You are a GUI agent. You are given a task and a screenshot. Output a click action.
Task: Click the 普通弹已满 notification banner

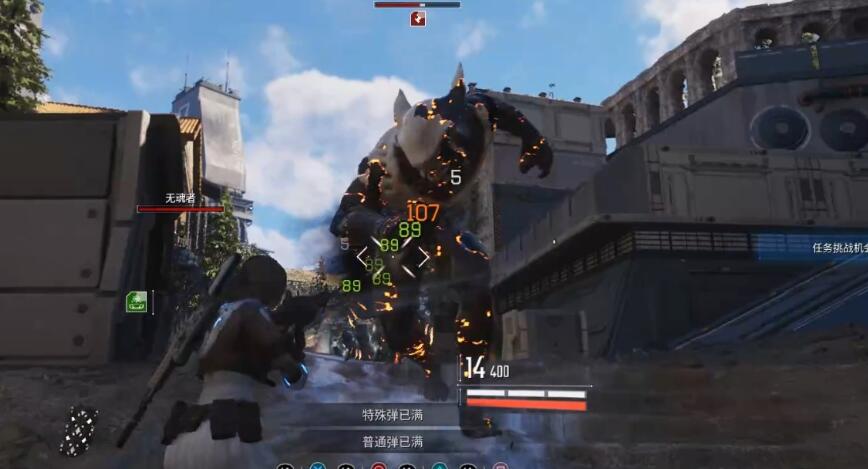click(392, 441)
